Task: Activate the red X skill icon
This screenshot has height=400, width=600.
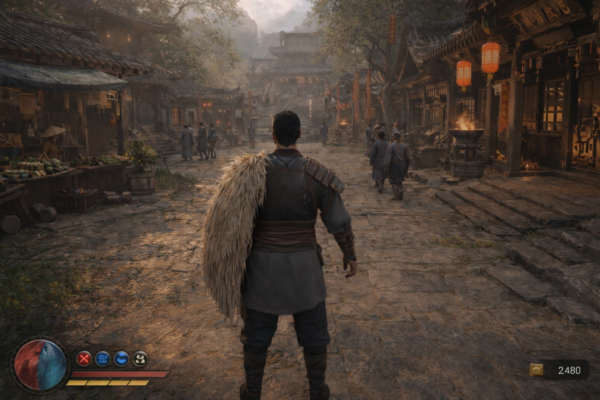Action: pyautogui.click(x=84, y=358)
